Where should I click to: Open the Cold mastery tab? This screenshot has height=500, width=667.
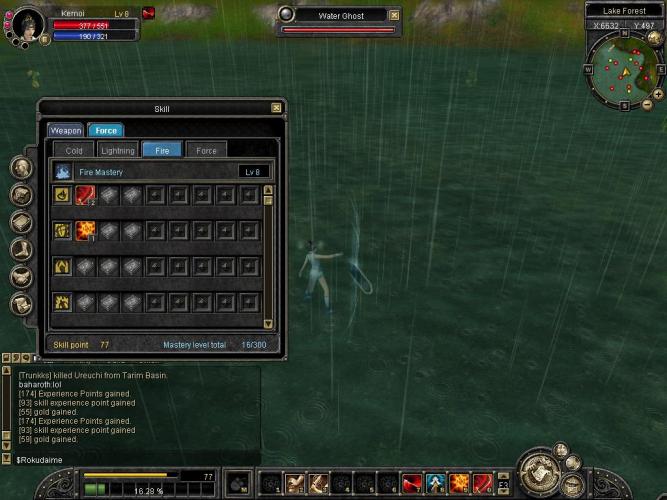[x=74, y=150]
